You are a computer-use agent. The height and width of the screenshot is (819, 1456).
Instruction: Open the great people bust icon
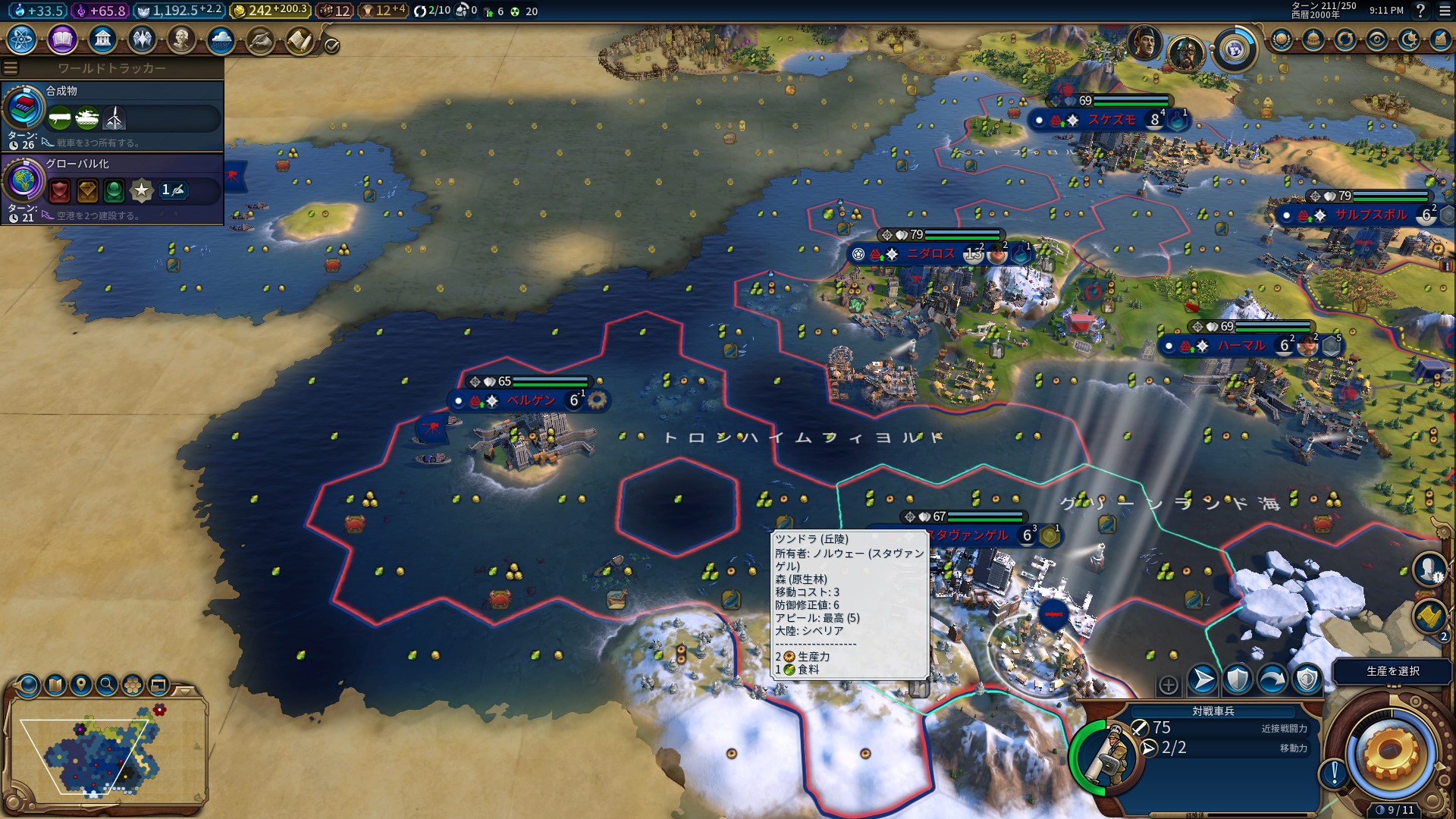(181, 39)
